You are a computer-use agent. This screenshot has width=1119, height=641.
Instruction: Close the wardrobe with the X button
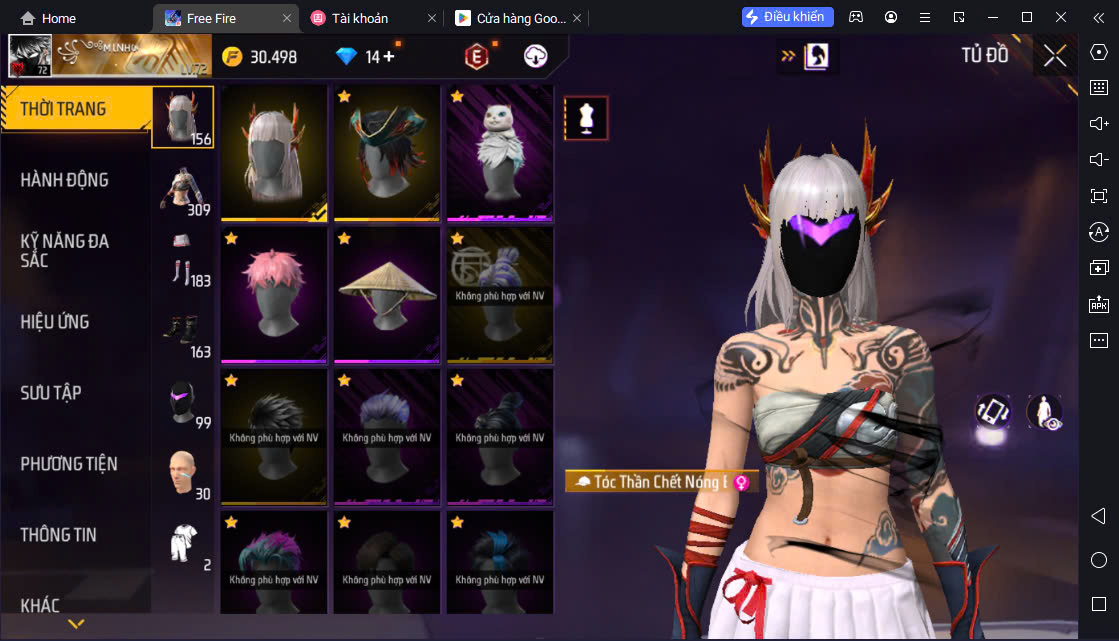[x=1055, y=56]
